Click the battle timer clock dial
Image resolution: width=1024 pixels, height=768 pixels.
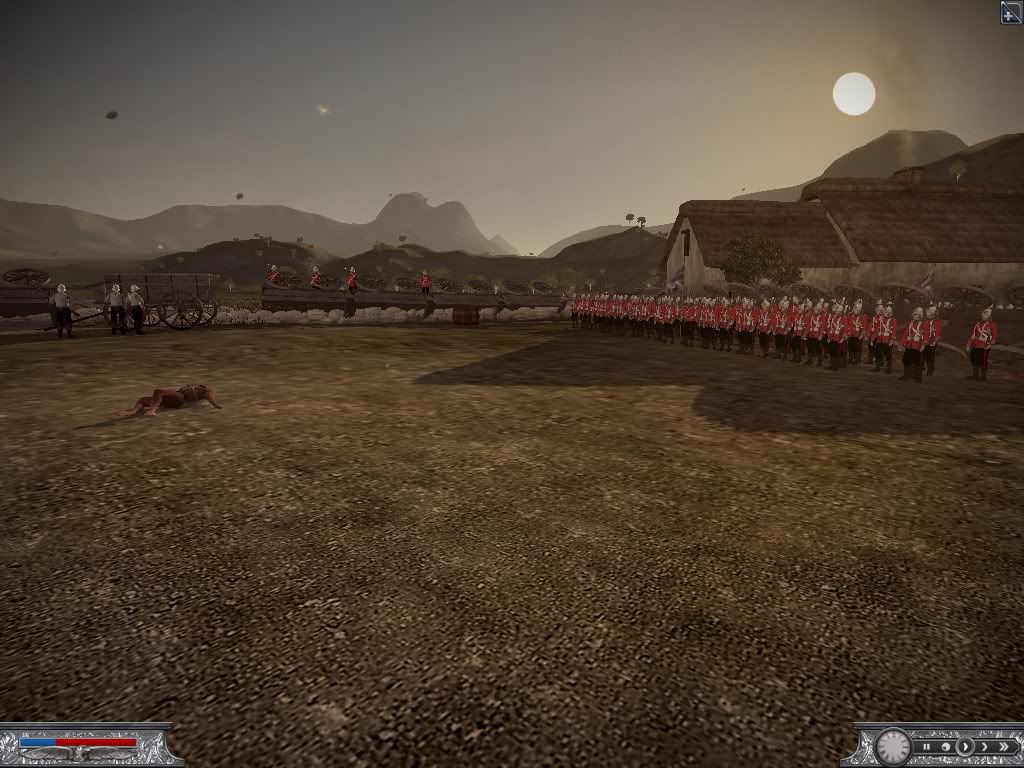pos(893,746)
